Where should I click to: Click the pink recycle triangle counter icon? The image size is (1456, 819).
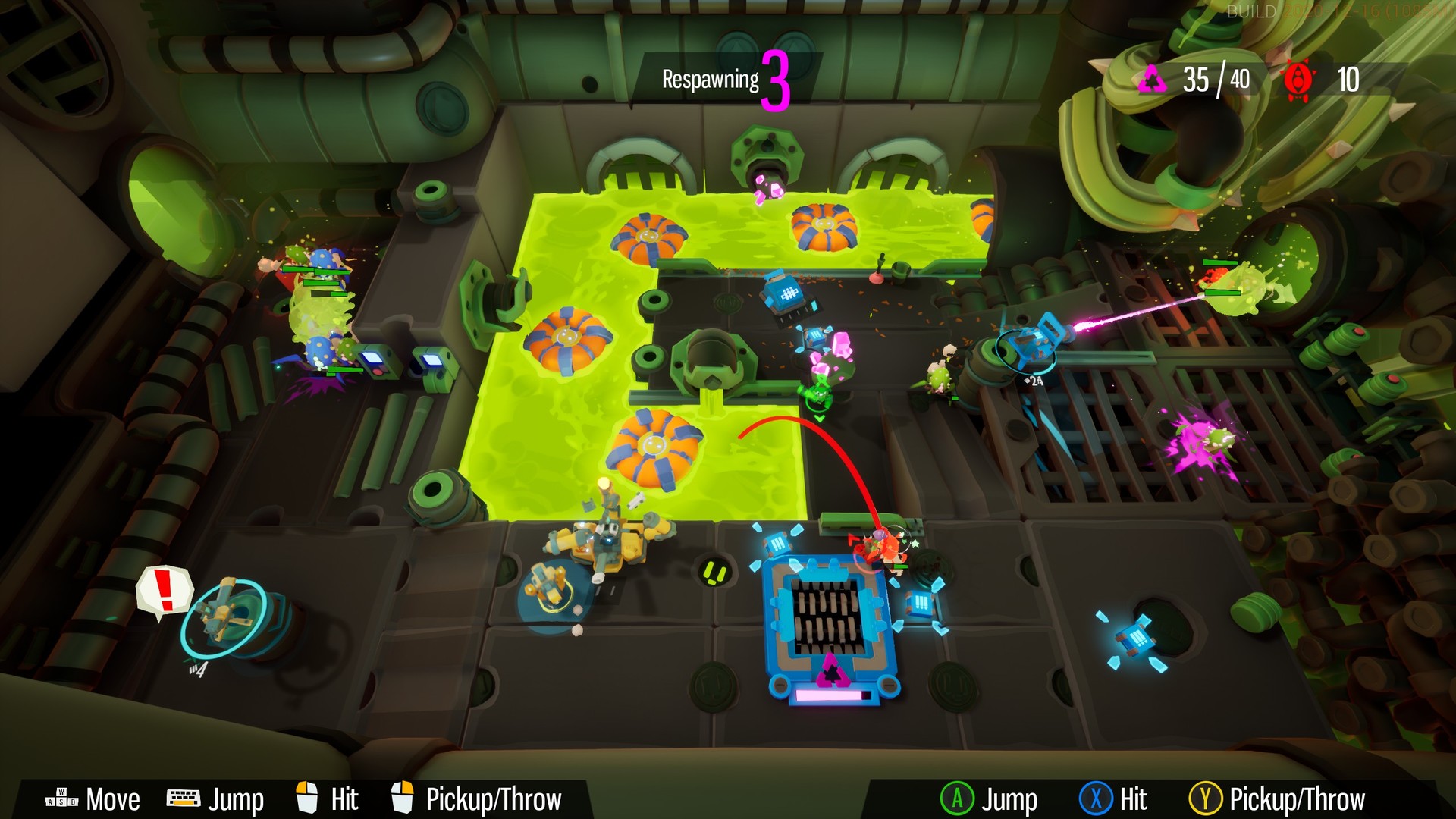click(x=1153, y=78)
